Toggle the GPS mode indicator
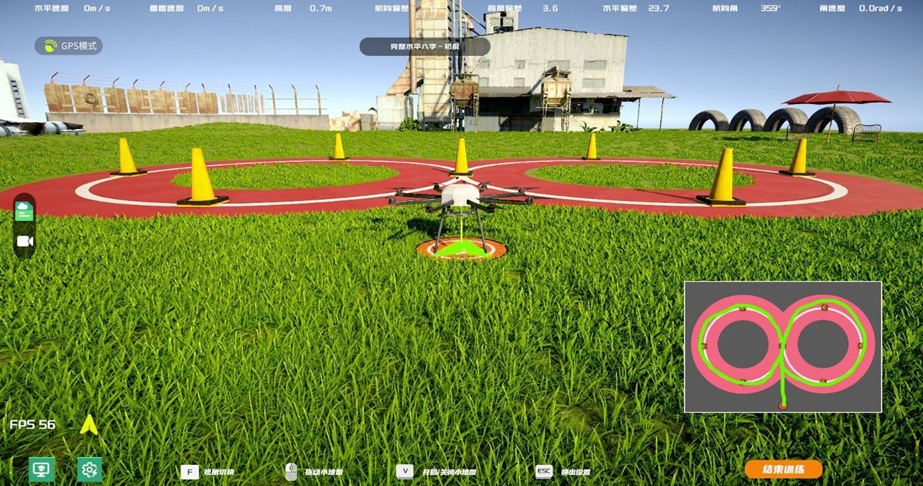Screen dimensions: 923x486 pos(69,46)
